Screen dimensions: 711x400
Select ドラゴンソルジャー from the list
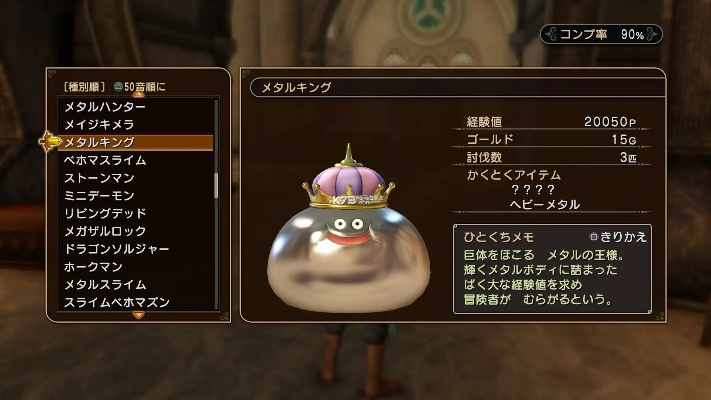116,249
